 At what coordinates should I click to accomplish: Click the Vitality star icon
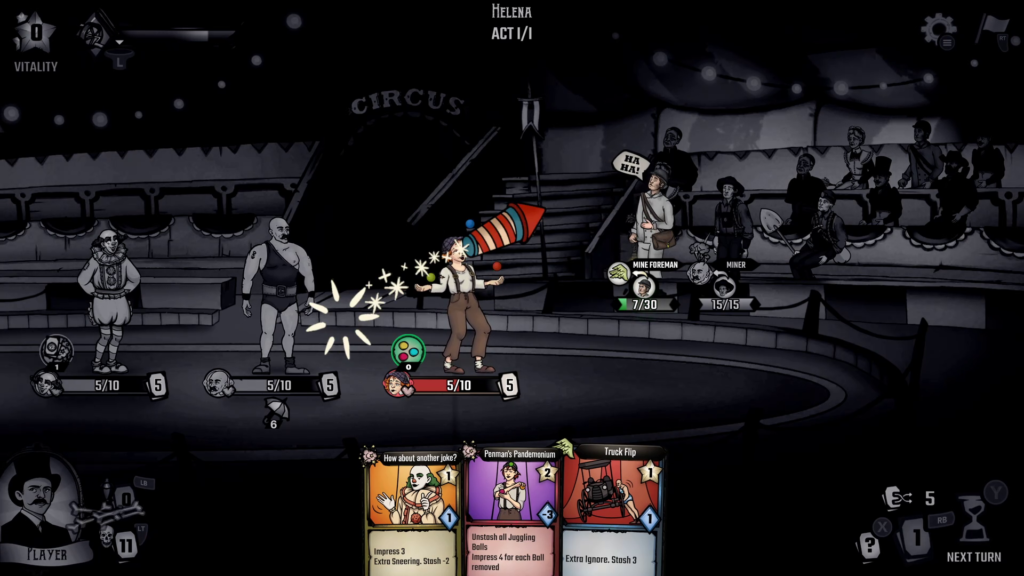pos(35,34)
